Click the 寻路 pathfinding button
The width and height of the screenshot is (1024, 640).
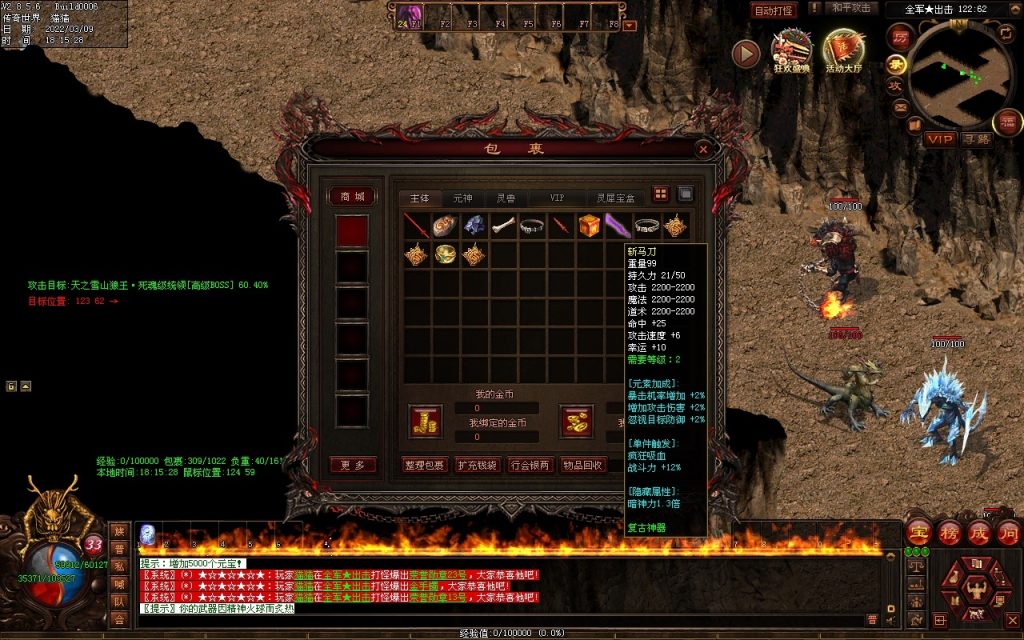point(976,139)
